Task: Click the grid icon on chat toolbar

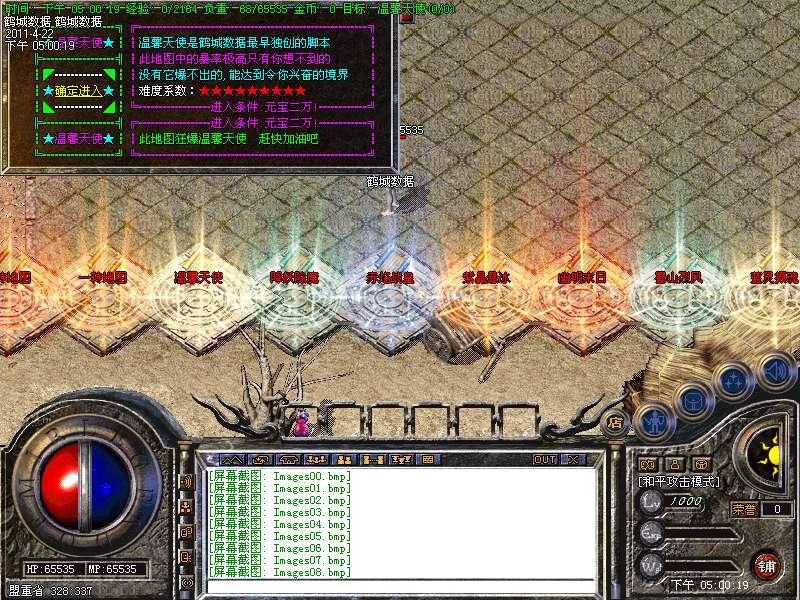Action: click(x=427, y=460)
